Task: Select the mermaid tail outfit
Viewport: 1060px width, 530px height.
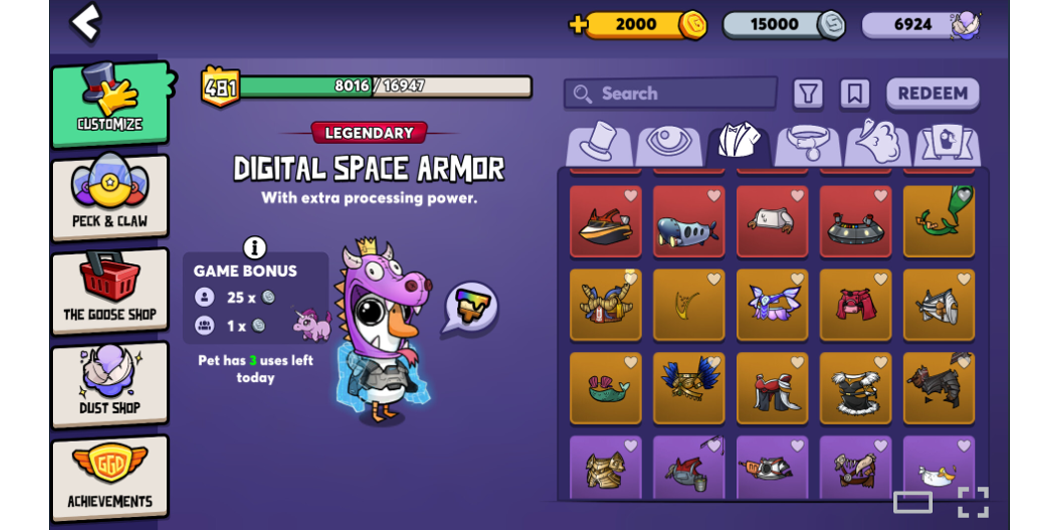Action: (x=605, y=388)
